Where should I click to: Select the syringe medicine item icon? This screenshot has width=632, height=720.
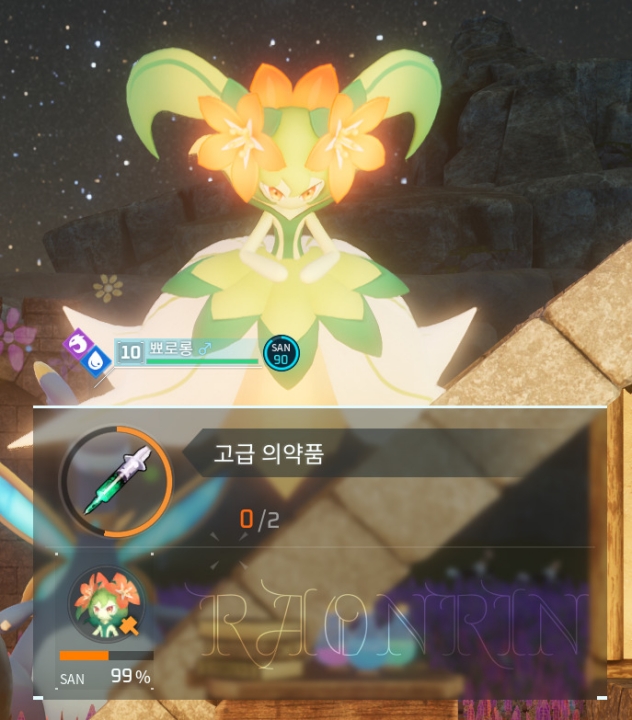point(117,481)
